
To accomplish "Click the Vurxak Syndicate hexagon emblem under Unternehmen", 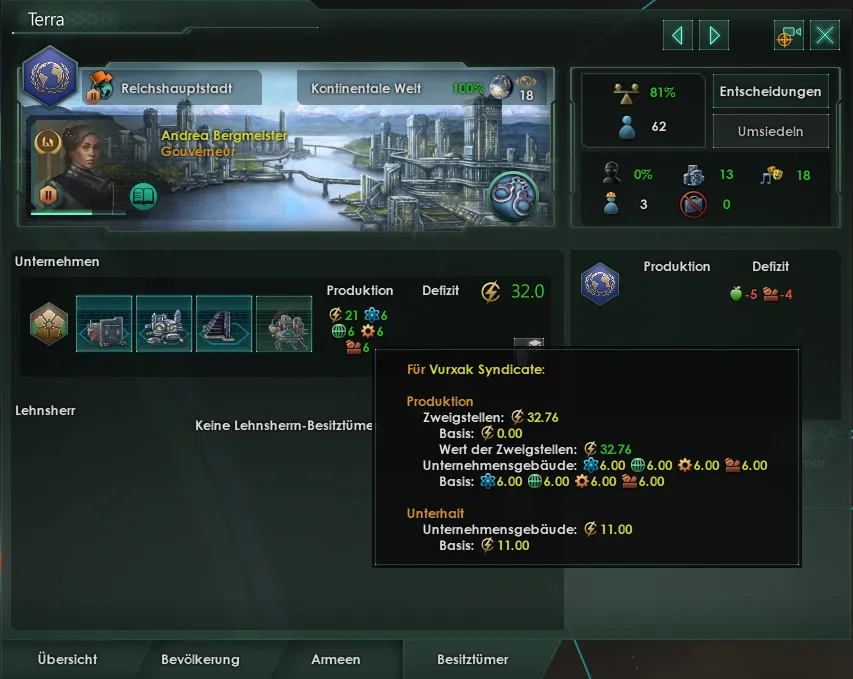I will [45, 323].
